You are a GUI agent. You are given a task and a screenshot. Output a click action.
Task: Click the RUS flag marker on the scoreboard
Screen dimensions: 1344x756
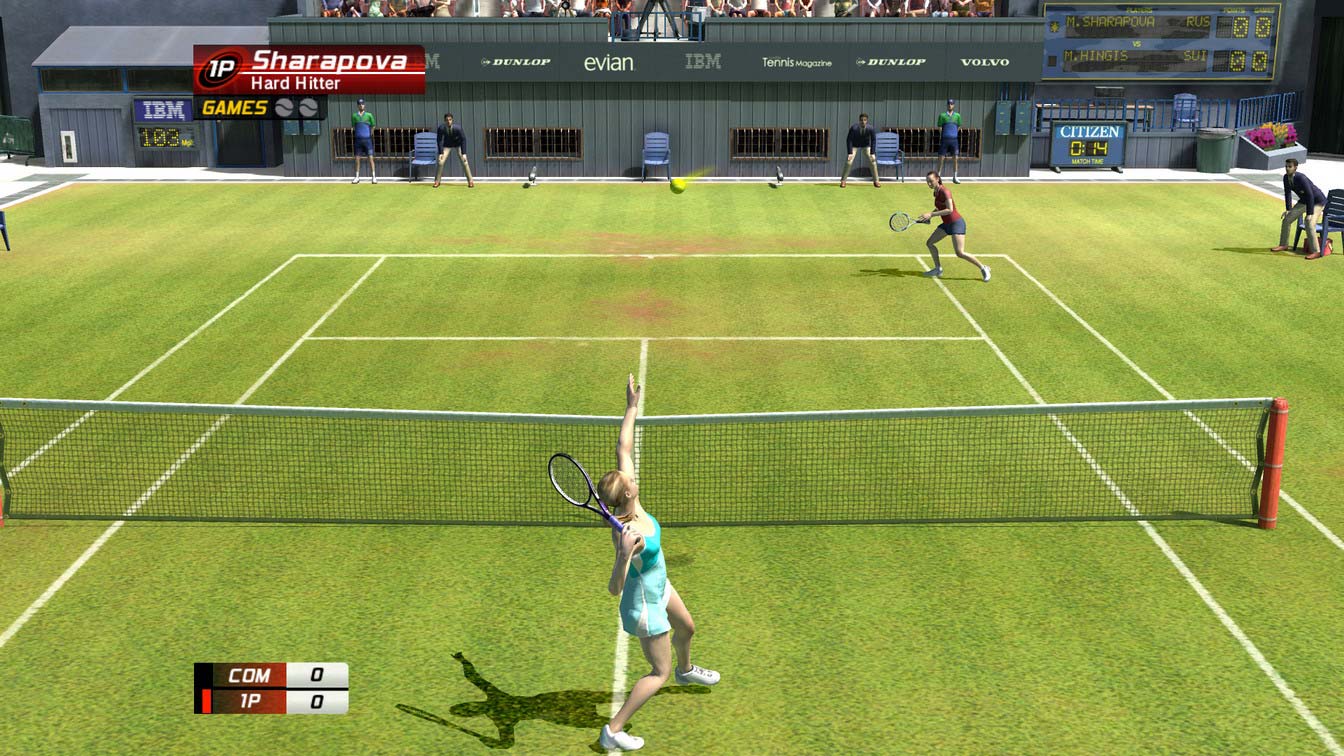click(x=1198, y=22)
